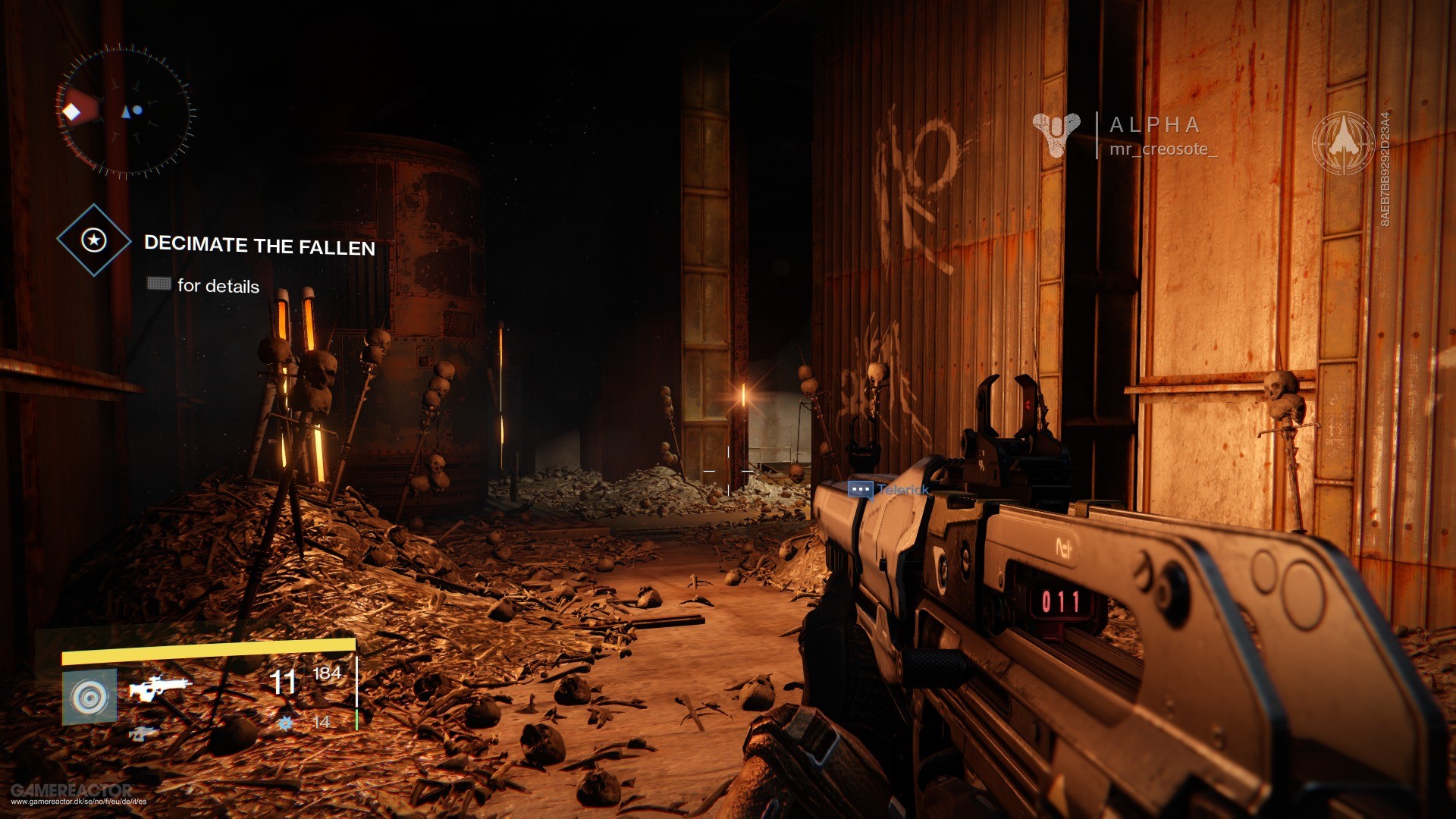Click the chat indicator next to Telerick
The width and height of the screenshot is (1456, 819).
point(860,490)
